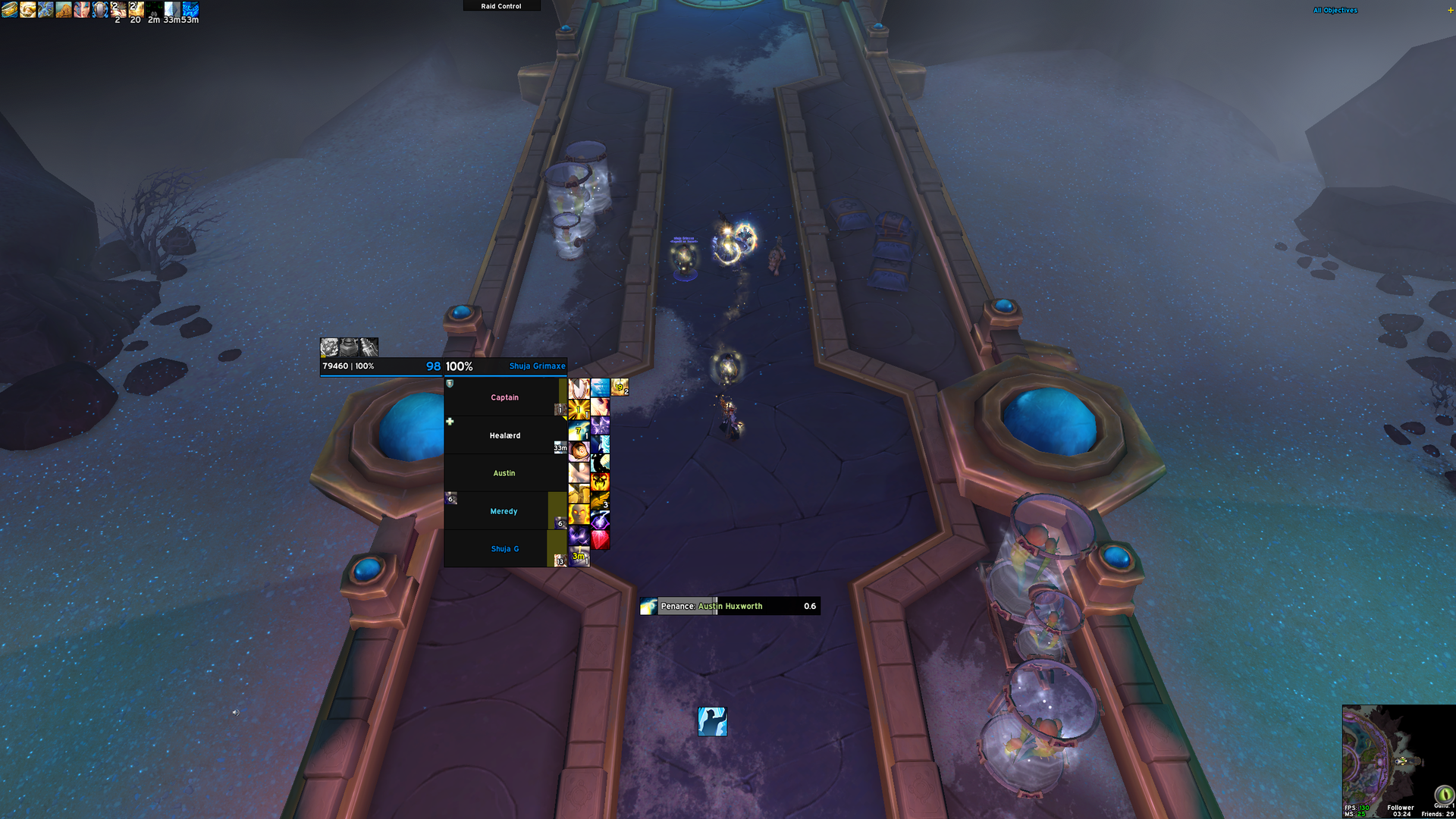Image resolution: width=1456 pixels, height=819 pixels.
Task: Select Austin's party frame
Action: point(504,473)
